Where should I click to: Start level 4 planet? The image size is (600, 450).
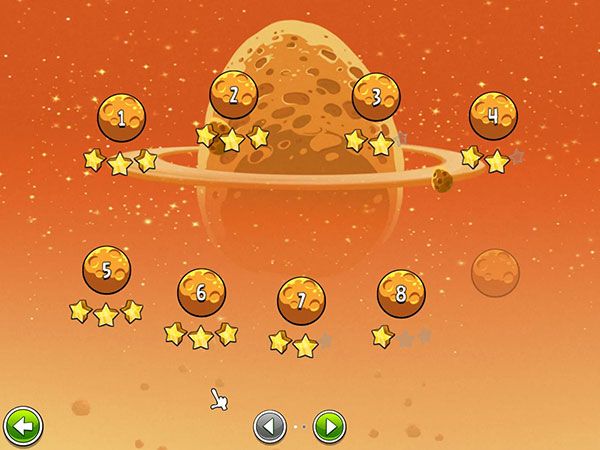tap(493, 116)
